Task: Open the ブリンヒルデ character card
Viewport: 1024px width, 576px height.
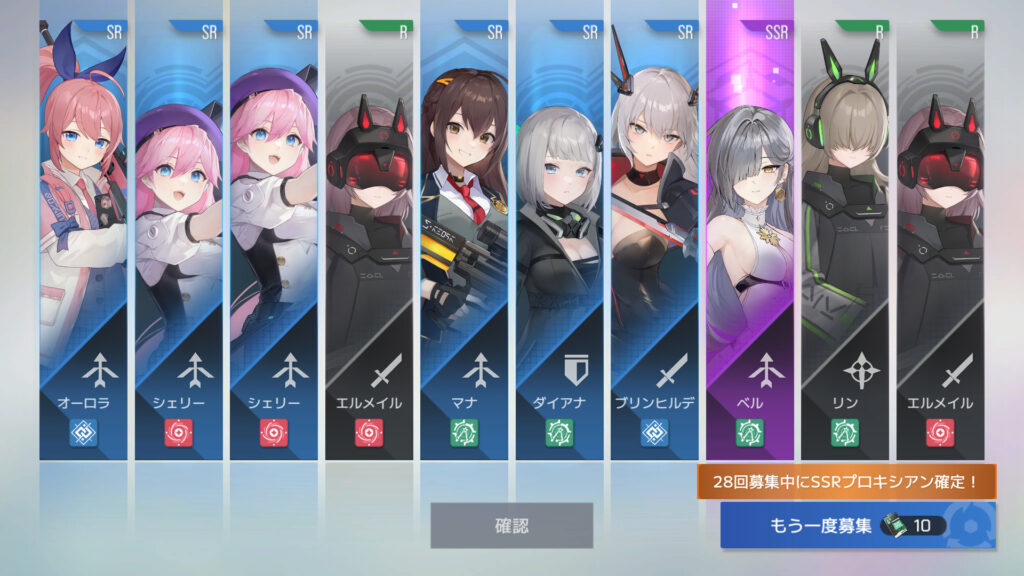Action: (x=655, y=240)
